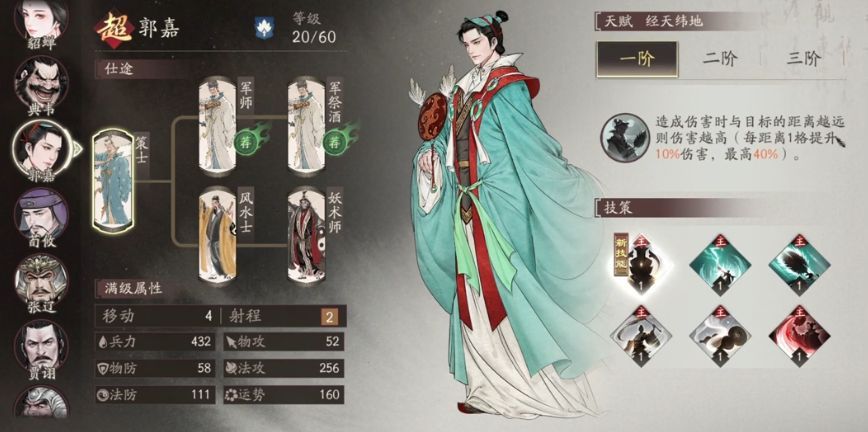Open the 三阶 talent tab
The width and height of the screenshot is (868, 432).
[x=804, y=58]
